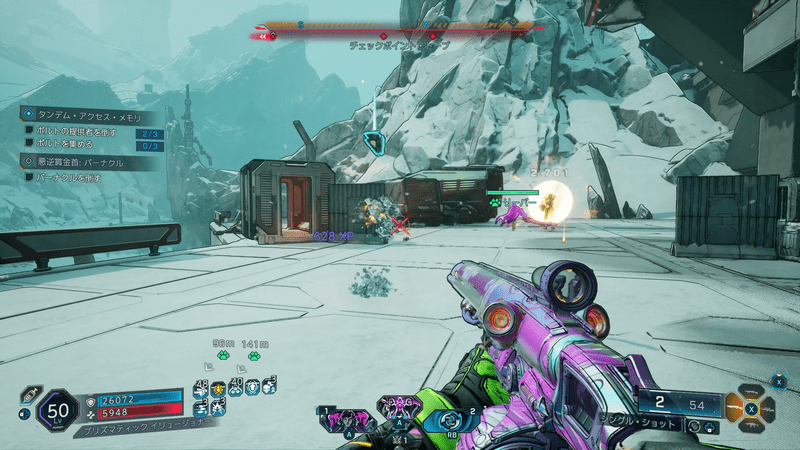Click the blue quest waypoint marker
800x450 pixels.
(375, 141)
